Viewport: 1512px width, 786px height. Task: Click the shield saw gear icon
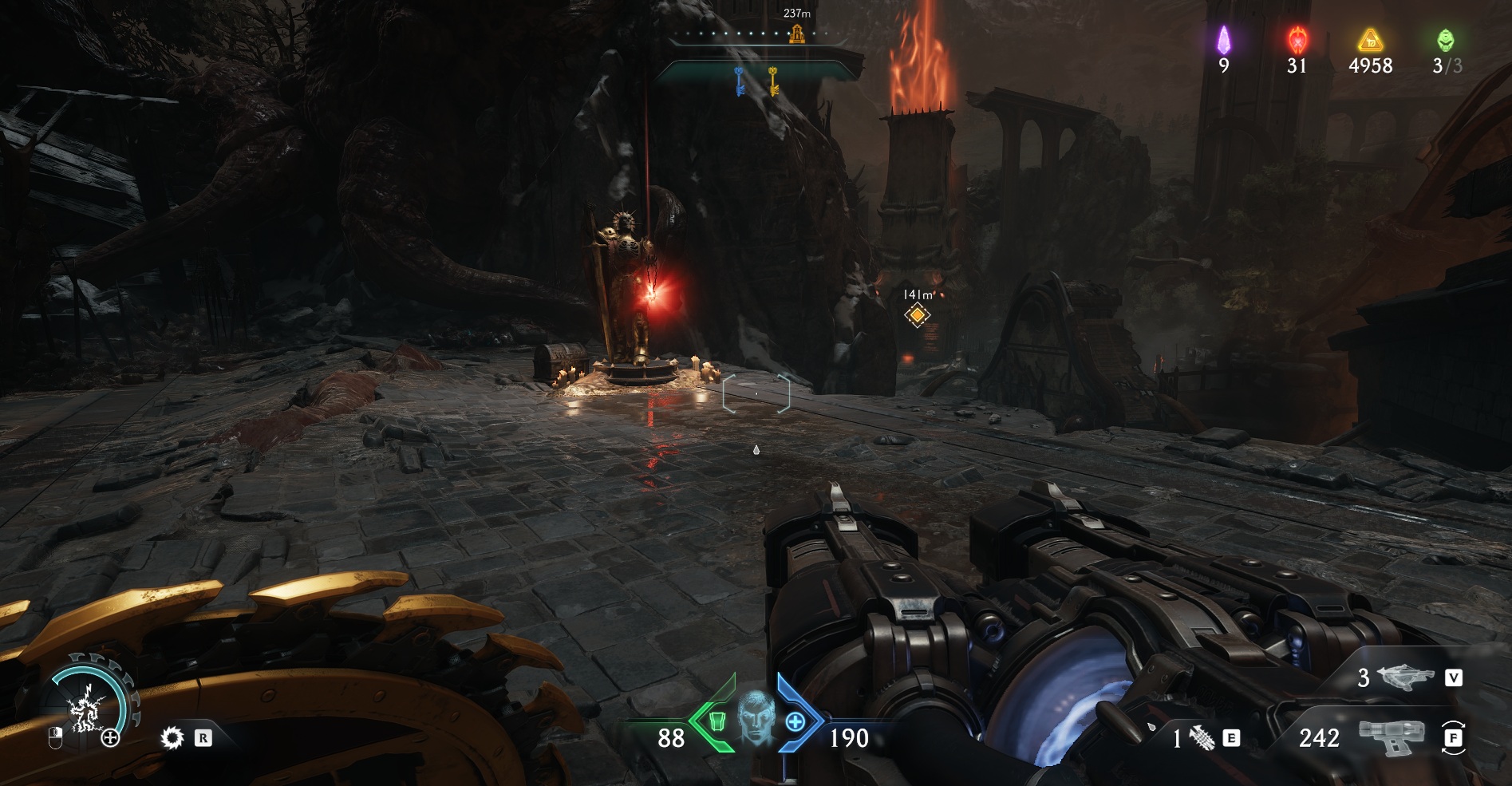tap(172, 738)
